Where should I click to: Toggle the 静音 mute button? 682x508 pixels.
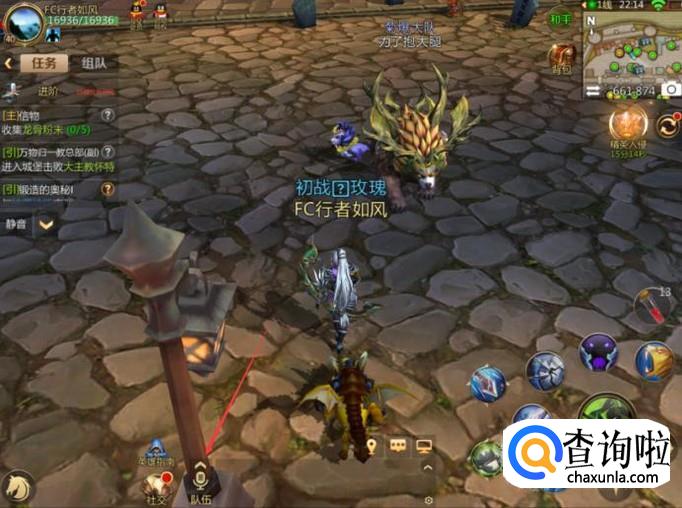17,225
